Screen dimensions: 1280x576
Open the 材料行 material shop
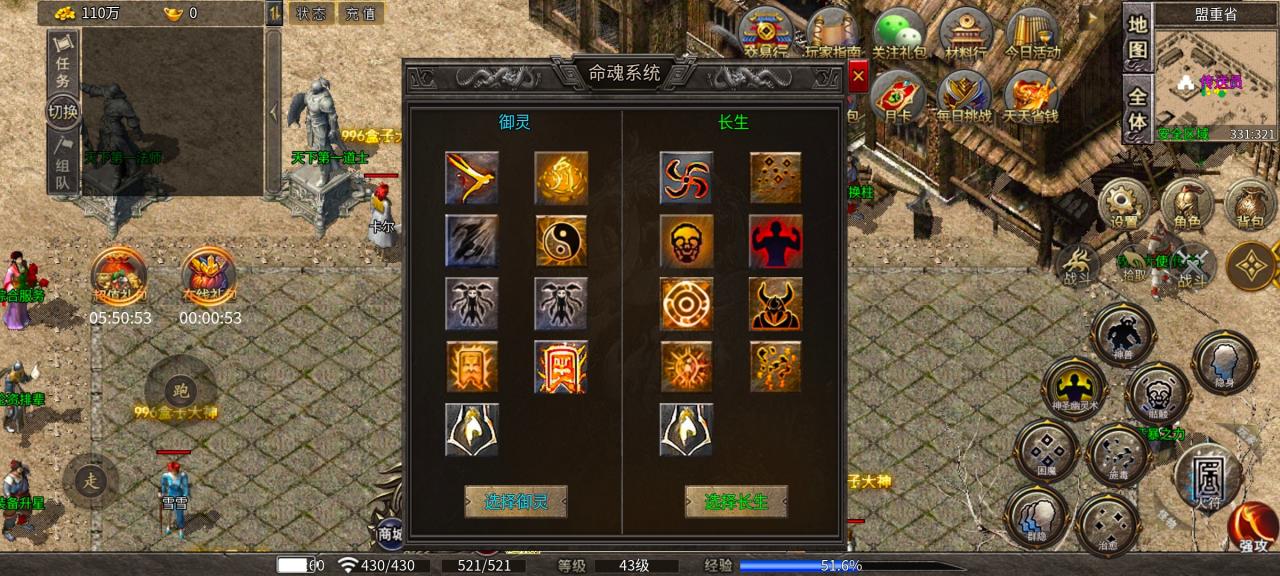click(965, 33)
